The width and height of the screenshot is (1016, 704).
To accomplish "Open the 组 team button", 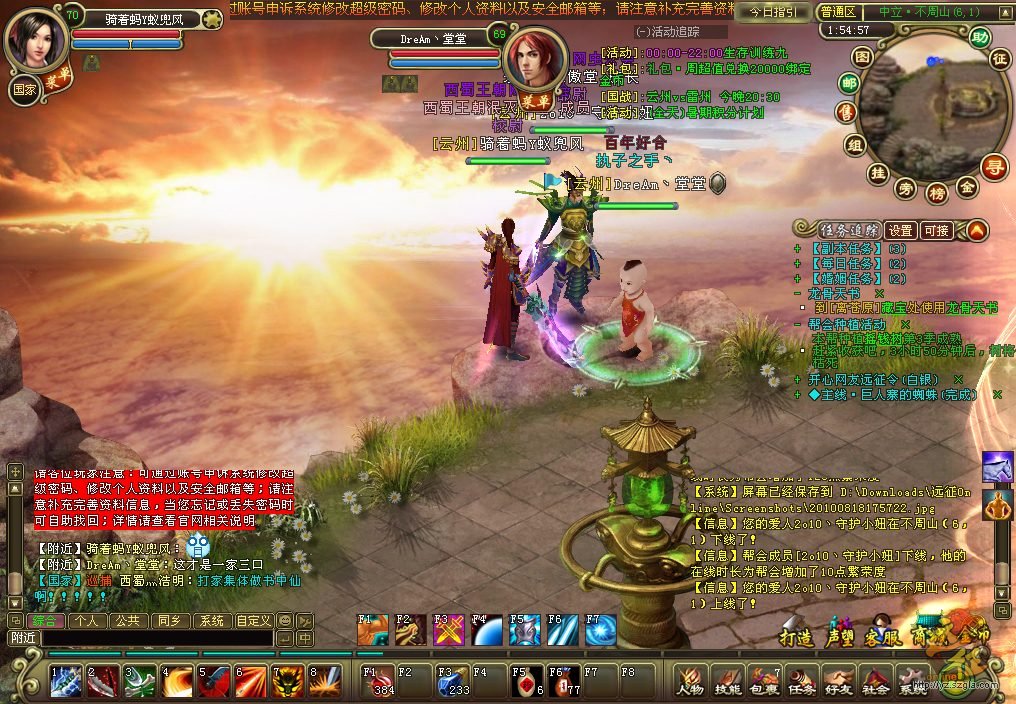I will 855,145.
